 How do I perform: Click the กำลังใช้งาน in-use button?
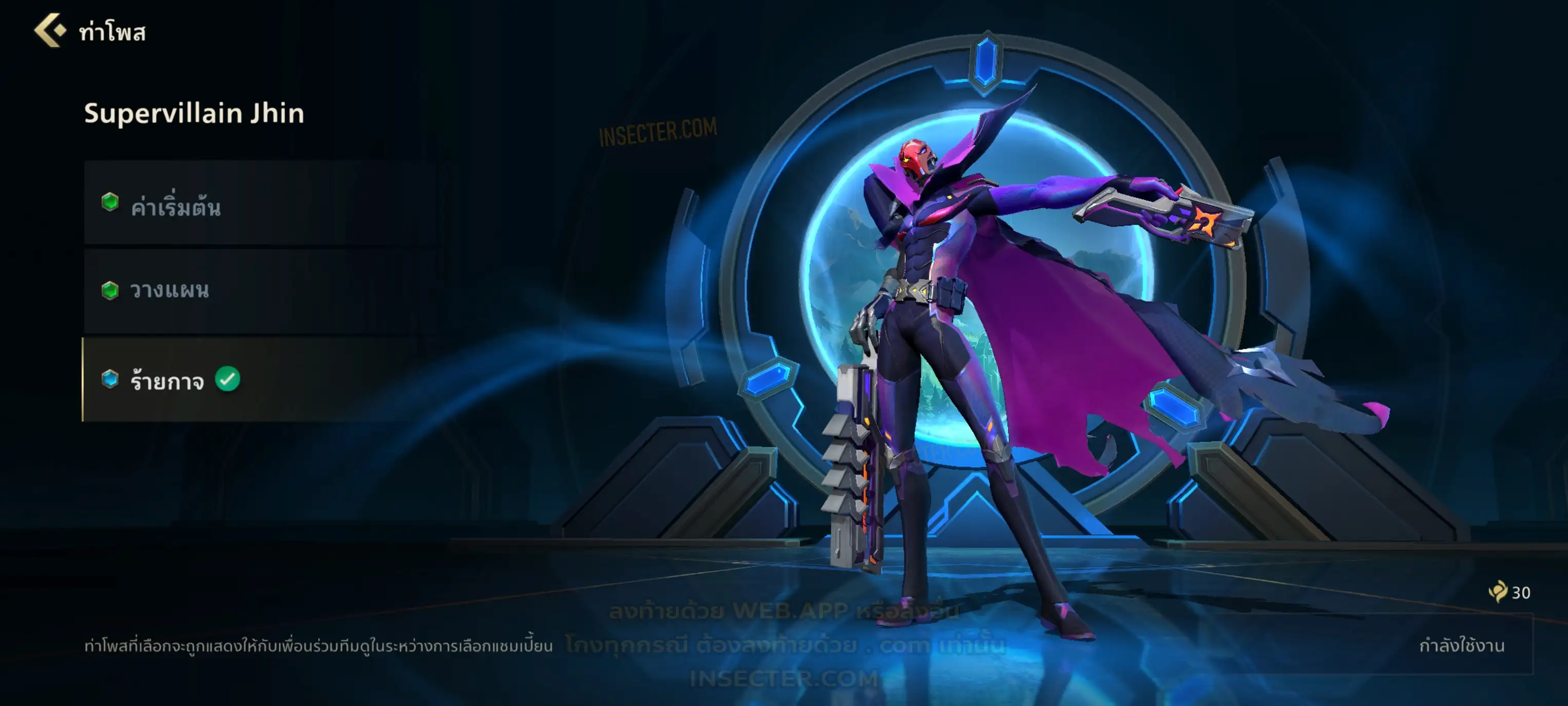[1461, 644]
